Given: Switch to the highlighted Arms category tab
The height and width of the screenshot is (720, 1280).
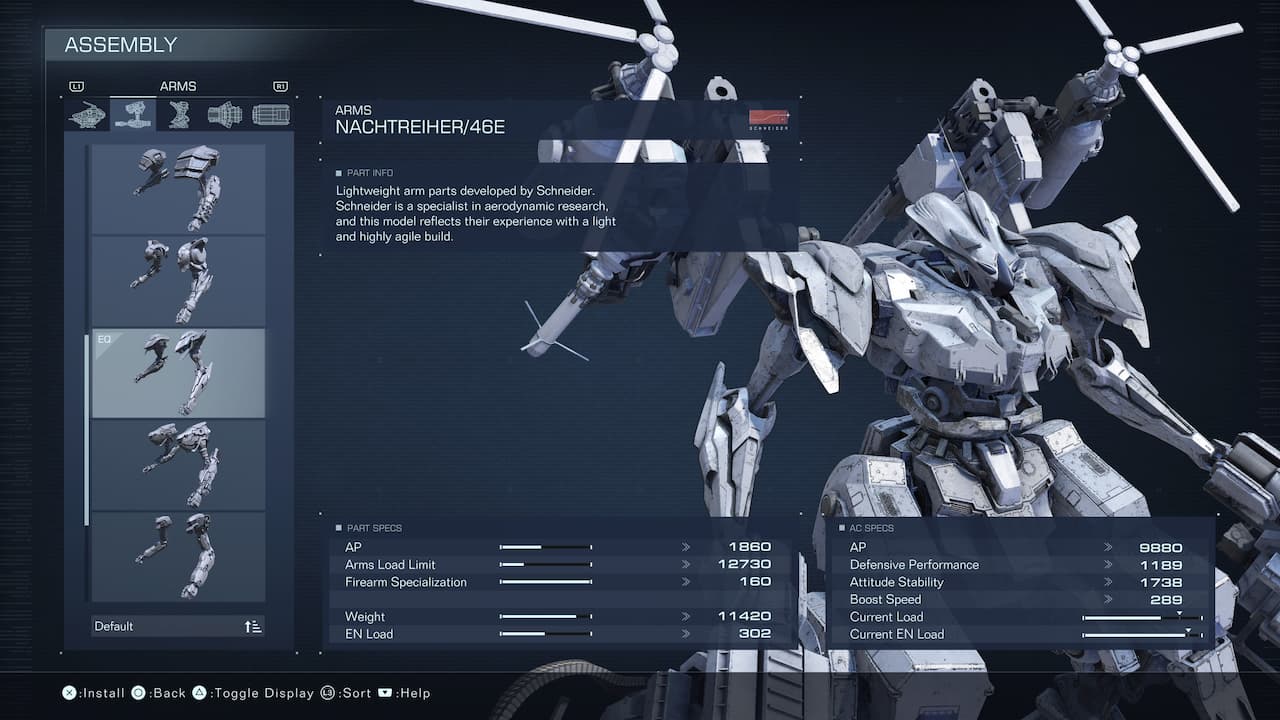Looking at the screenshot, I should click(133, 115).
